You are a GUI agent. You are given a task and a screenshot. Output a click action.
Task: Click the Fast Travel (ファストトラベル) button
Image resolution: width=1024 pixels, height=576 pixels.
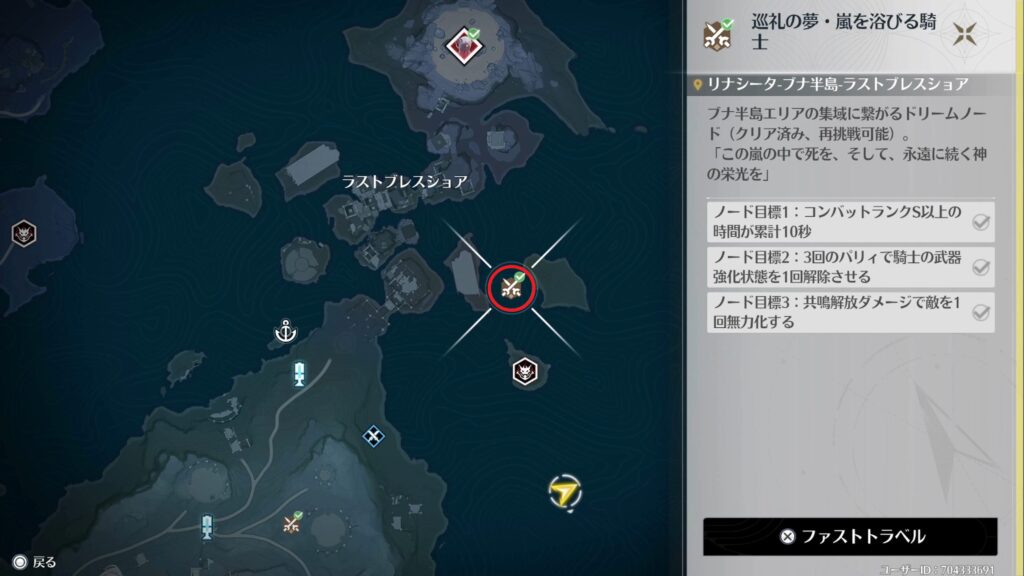pyautogui.click(x=850, y=536)
